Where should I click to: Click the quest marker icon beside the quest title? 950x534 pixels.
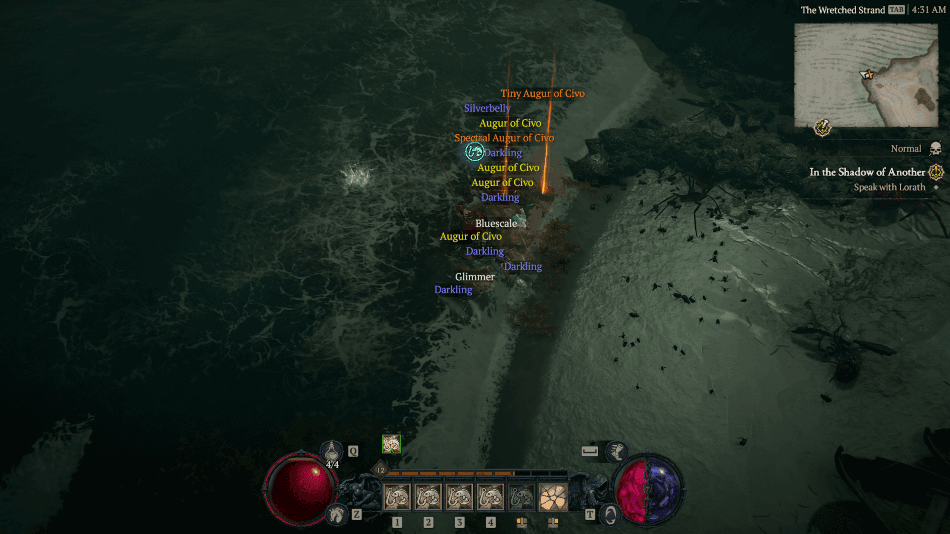click(936, 172)
